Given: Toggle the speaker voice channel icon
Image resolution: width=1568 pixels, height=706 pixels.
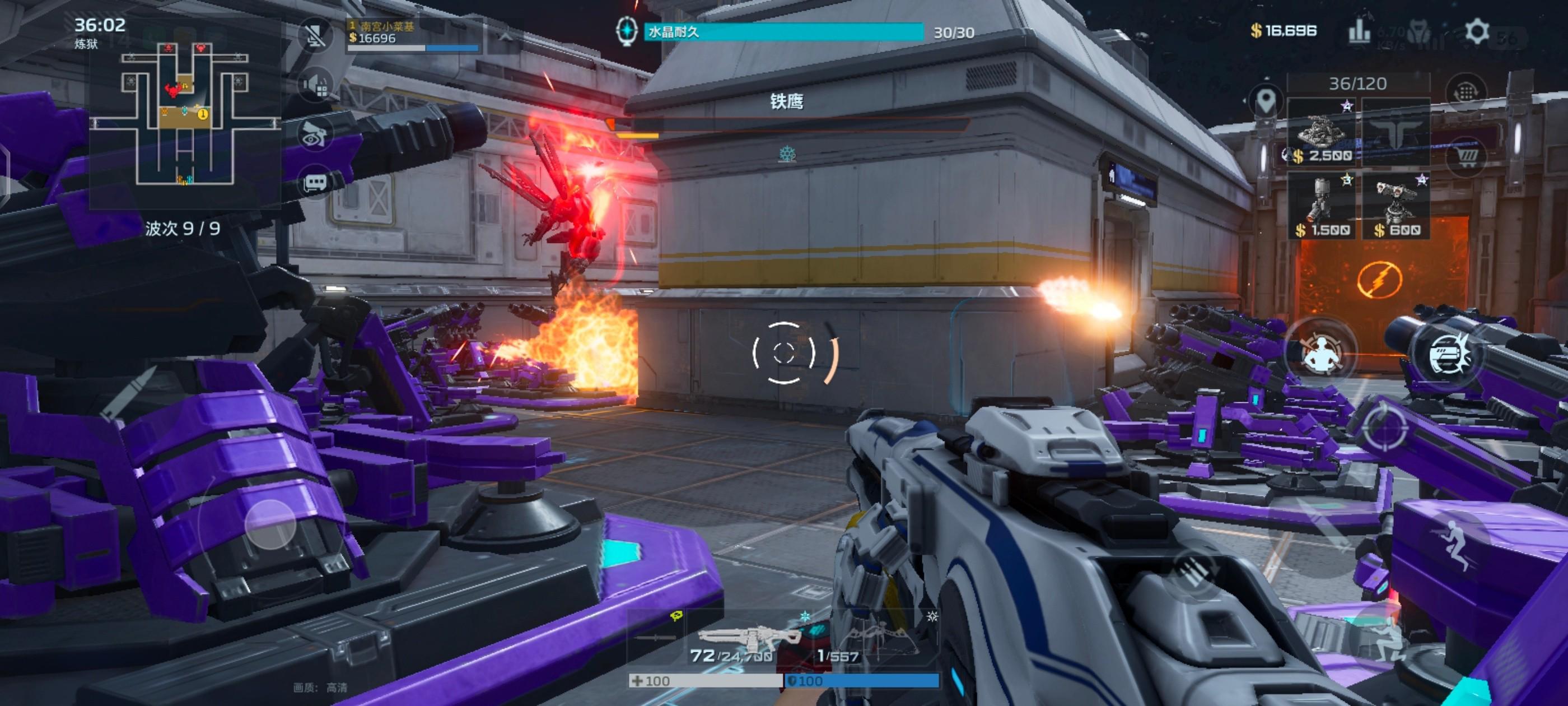Looking at the screenshot, I should tap(316, 85).
